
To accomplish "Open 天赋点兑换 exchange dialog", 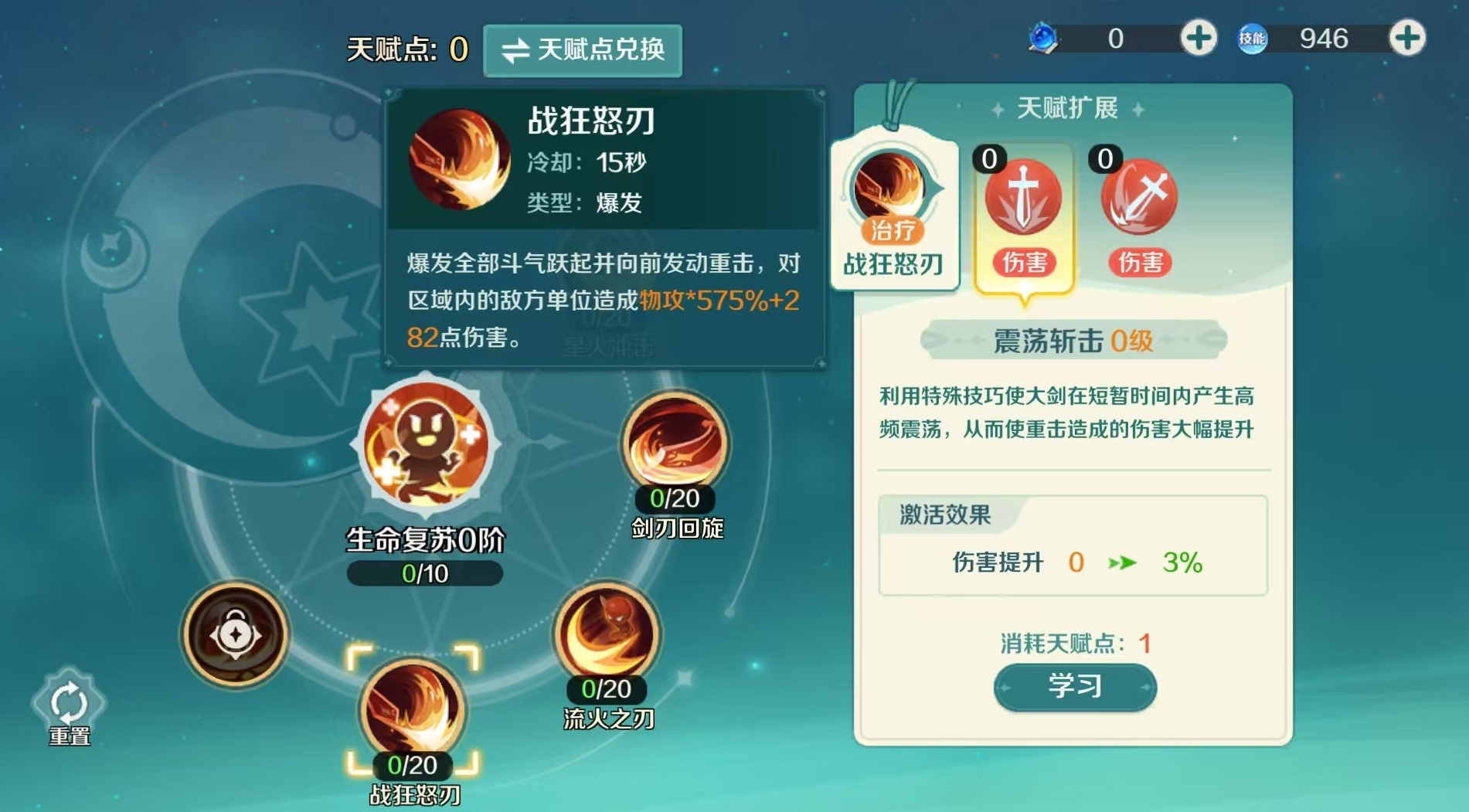I will (583, 50).
